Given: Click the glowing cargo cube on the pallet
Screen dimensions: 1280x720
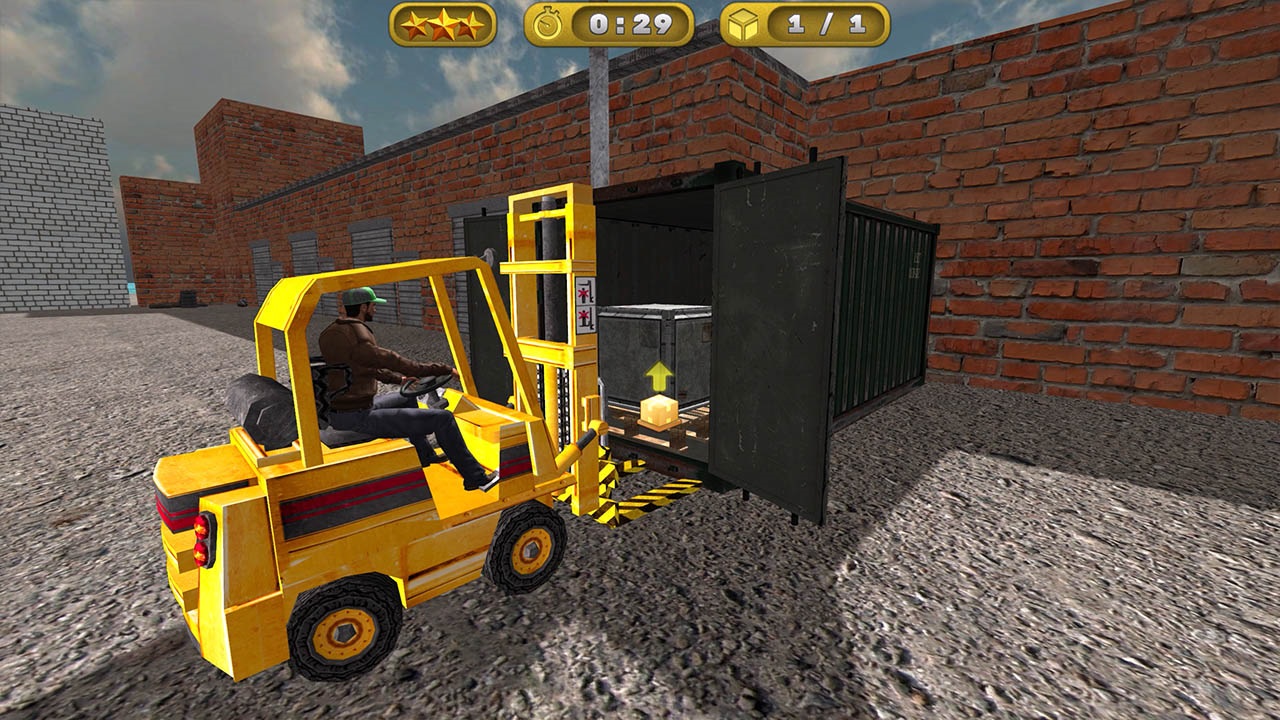Looking at the screenshot, I should pos(660,410).
